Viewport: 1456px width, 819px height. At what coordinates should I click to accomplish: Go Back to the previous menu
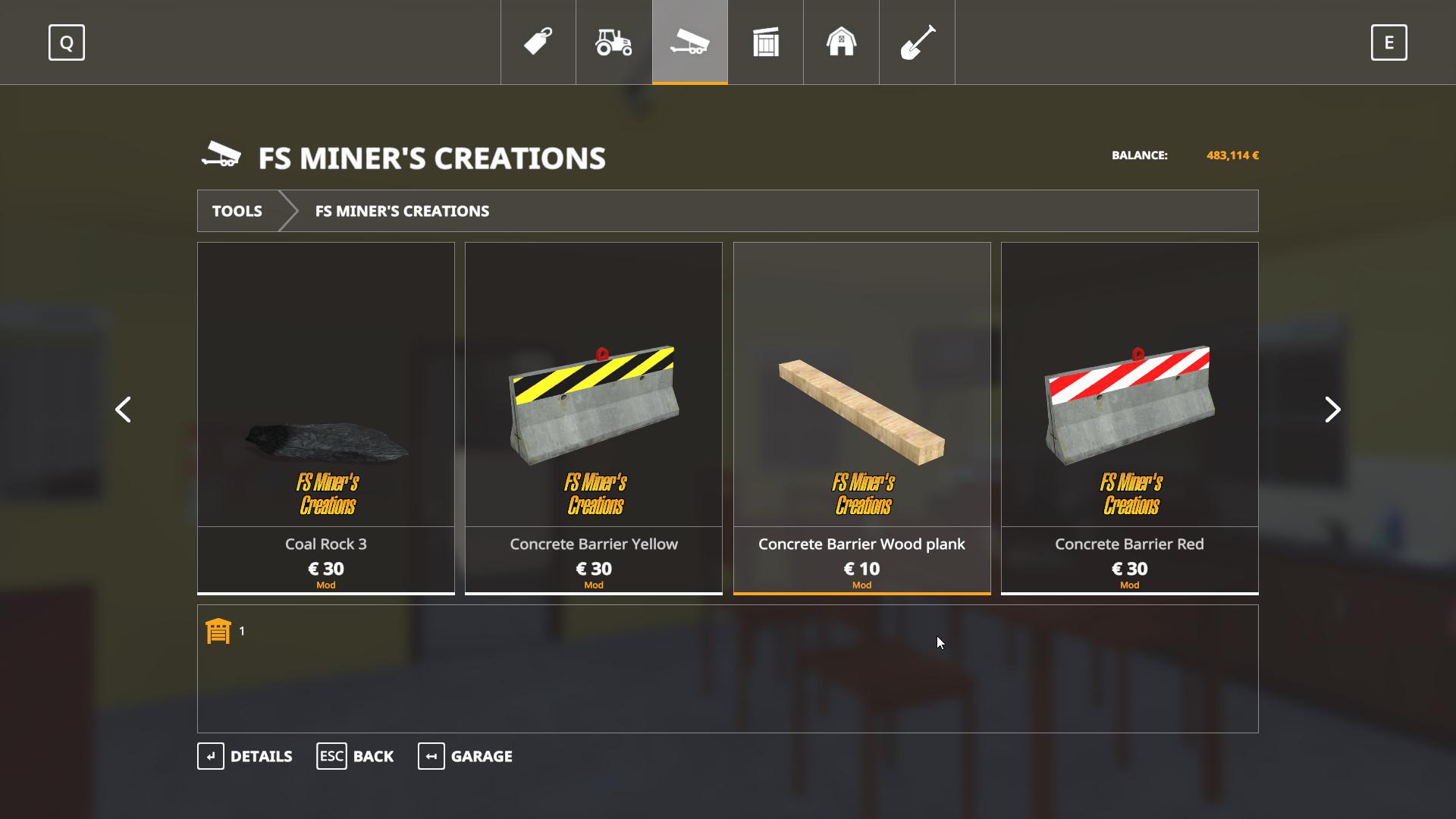click(355, 756)
